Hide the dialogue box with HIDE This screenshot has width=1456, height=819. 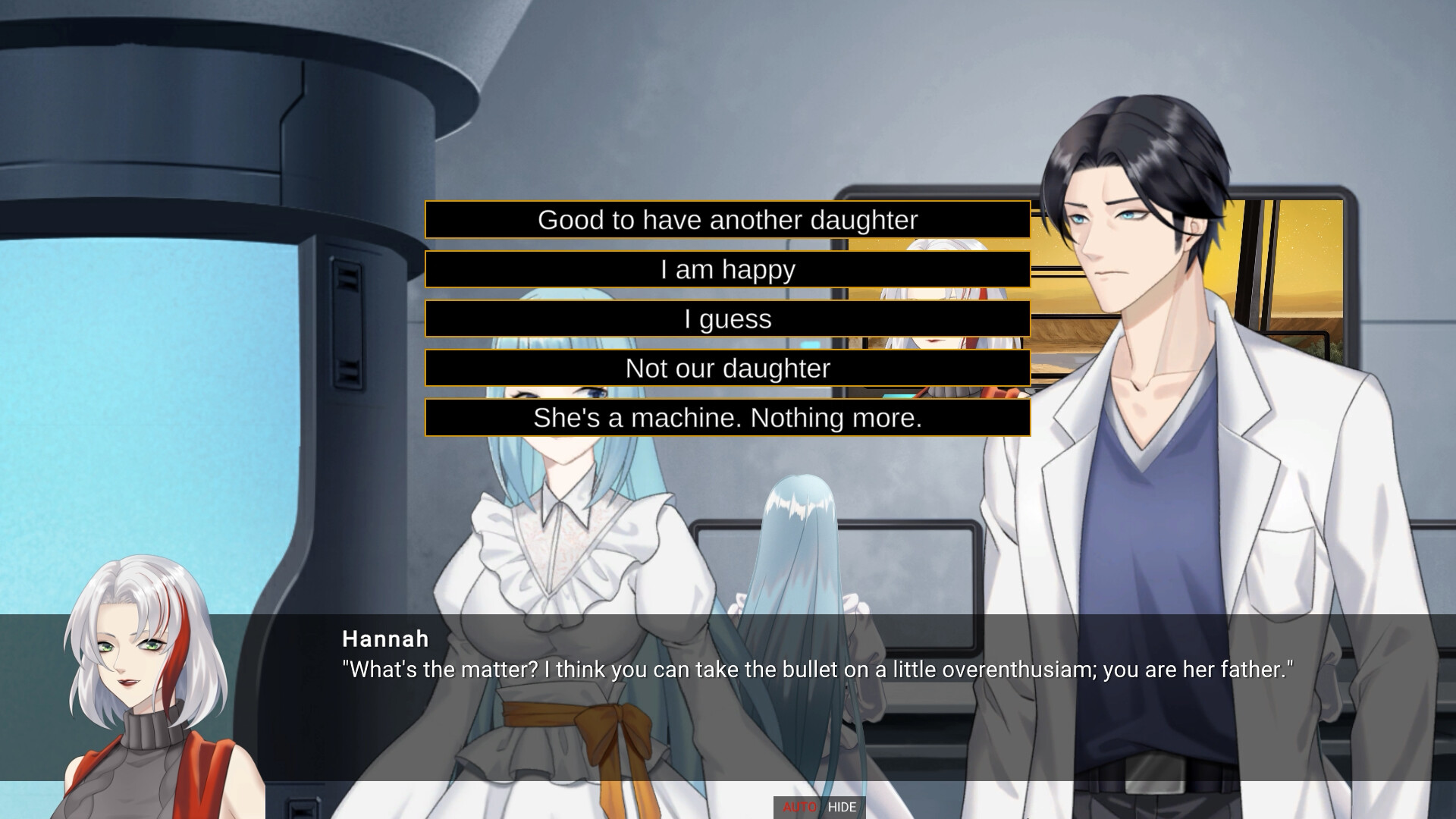pos(843,807)
